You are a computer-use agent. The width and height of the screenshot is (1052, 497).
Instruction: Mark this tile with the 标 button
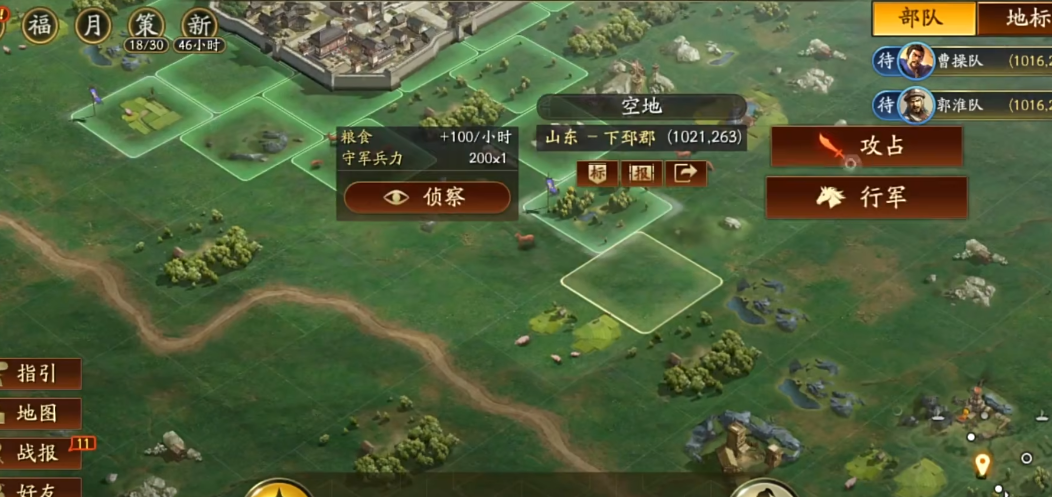pos(597,173)
